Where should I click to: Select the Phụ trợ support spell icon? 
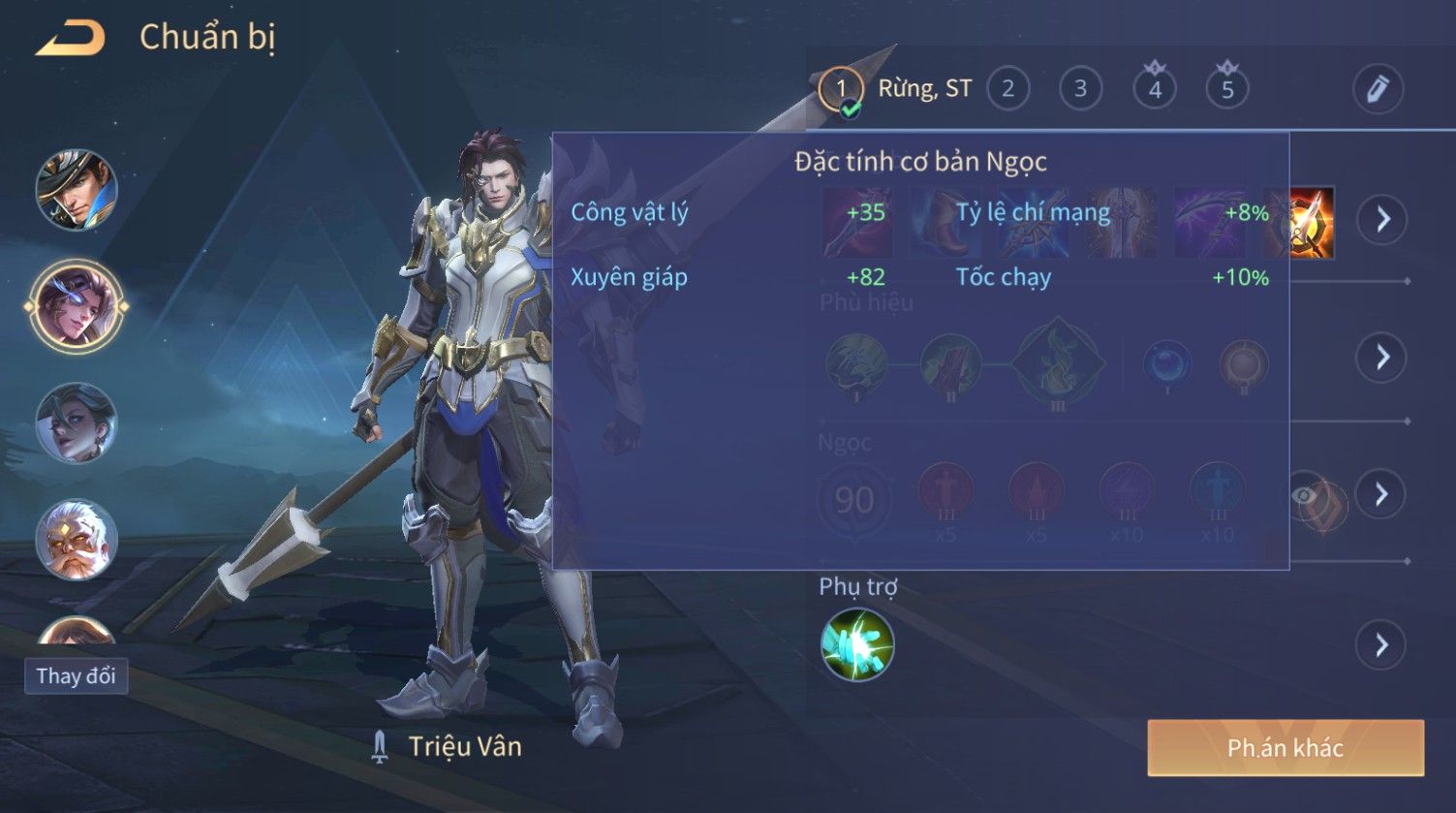pyautogui.click(x=857, y=645)
